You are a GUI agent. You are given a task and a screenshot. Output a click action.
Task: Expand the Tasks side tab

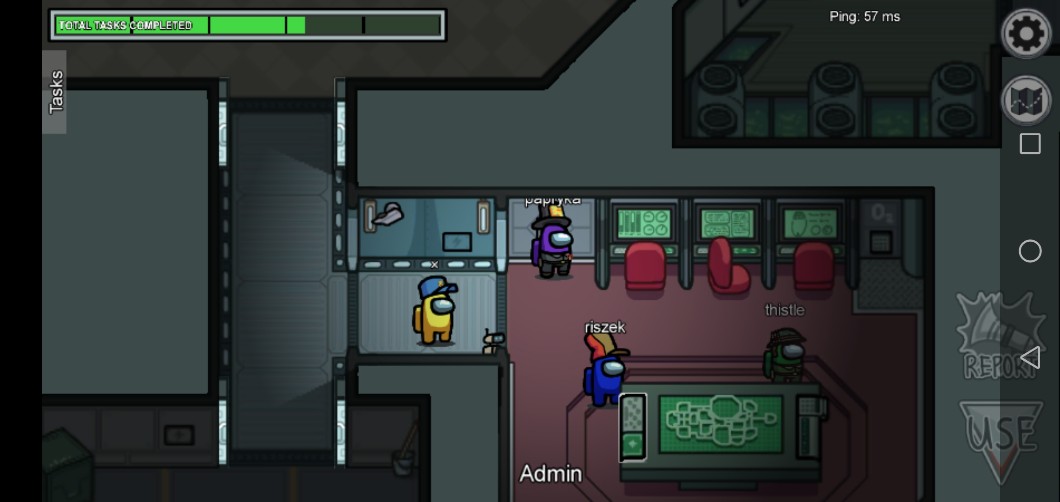pos(56,92)
